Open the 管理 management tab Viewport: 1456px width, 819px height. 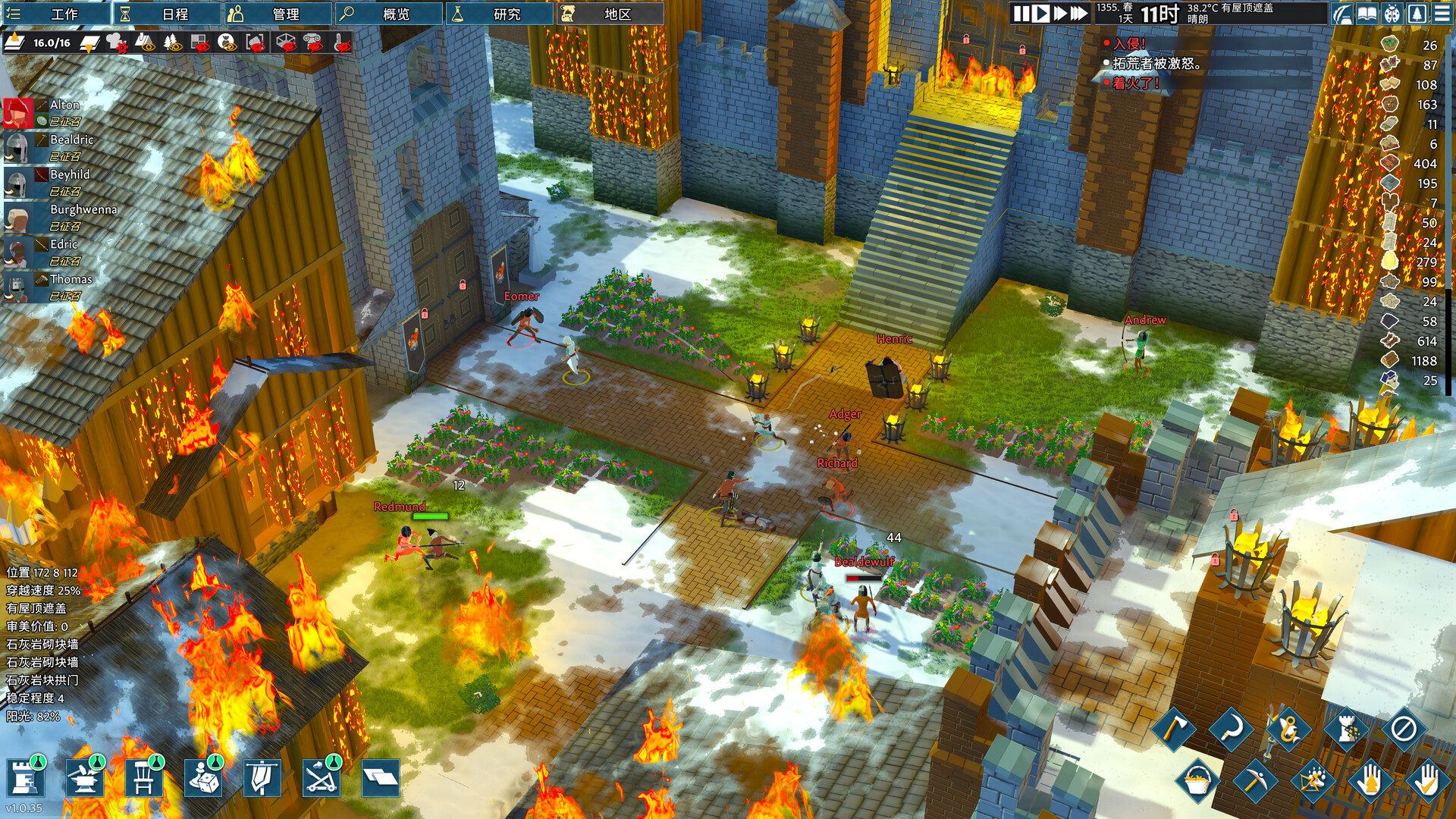(x=277, y=14)
